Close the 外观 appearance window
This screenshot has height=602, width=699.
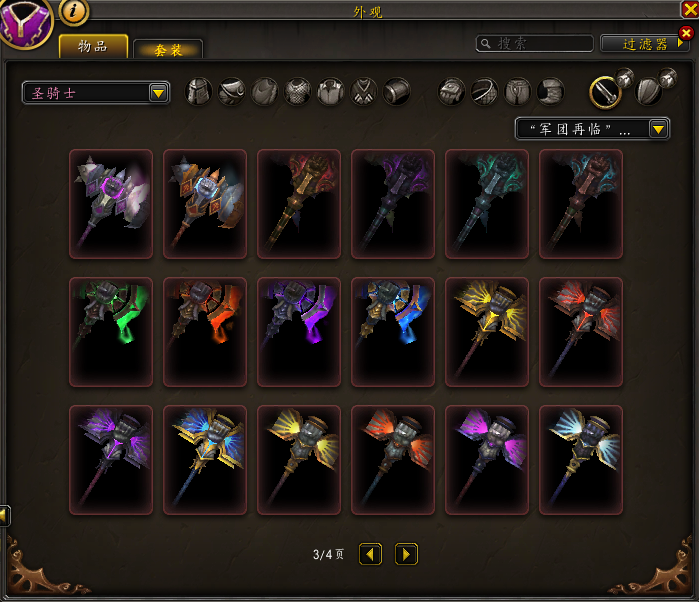point(688,9)
